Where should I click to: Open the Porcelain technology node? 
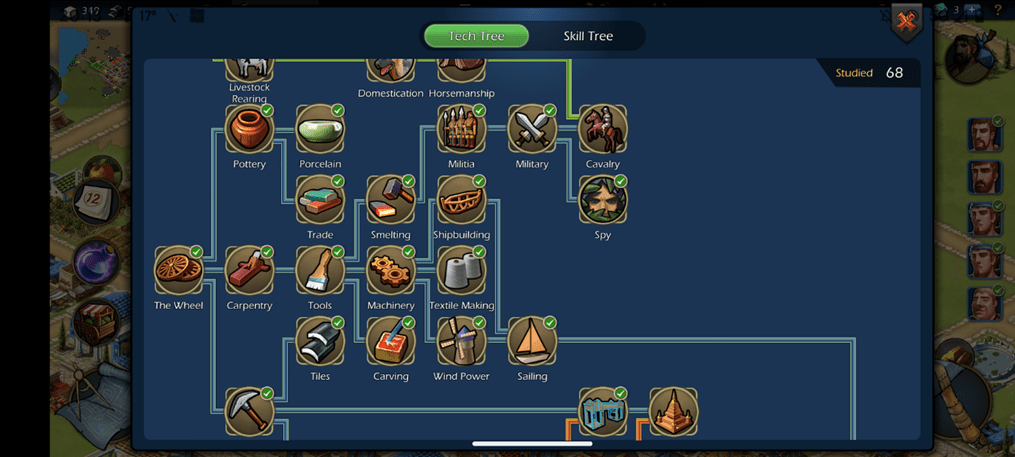pos(320,130)
